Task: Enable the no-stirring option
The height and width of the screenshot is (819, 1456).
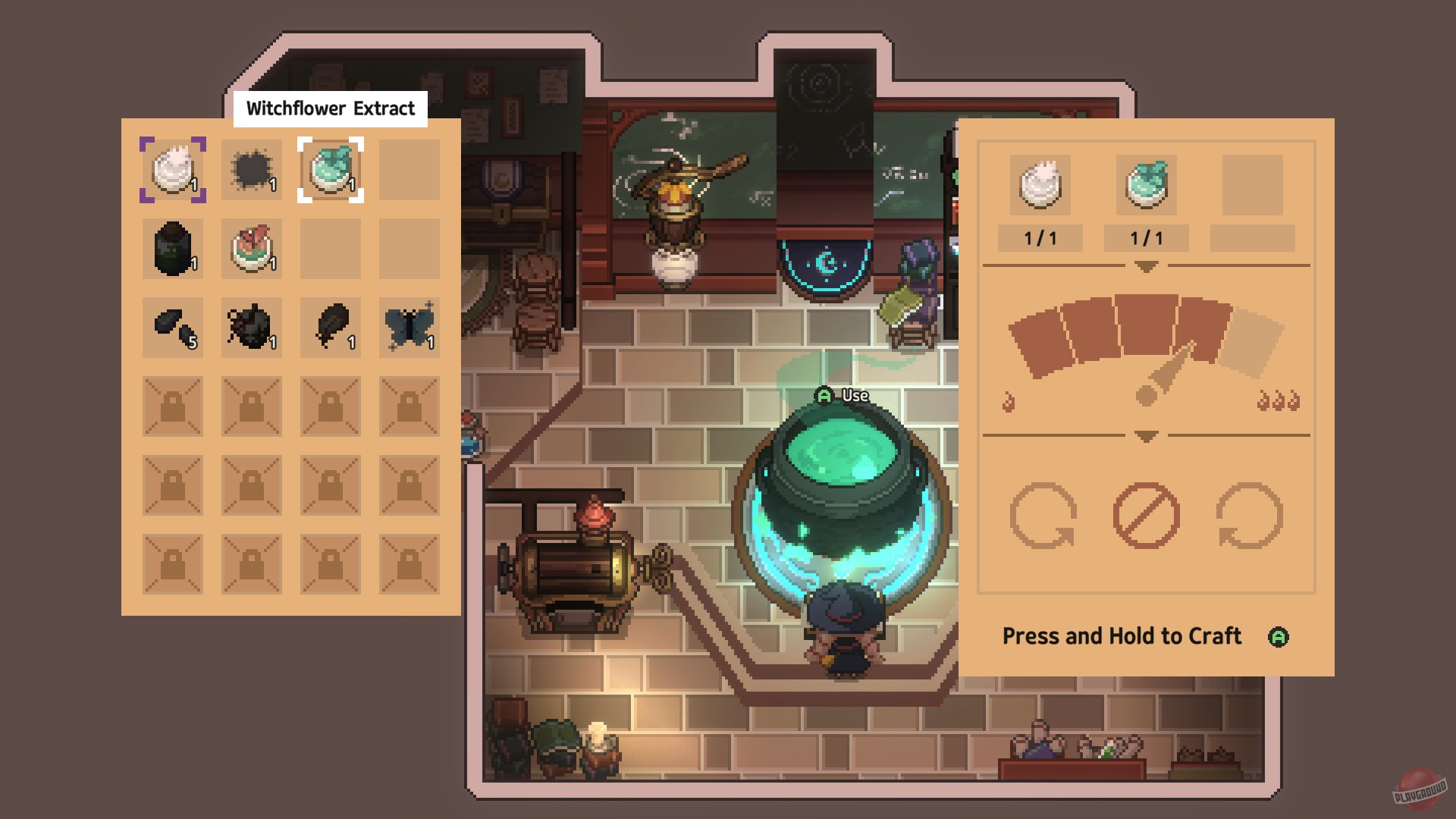Action: (x=1145, y=516)
